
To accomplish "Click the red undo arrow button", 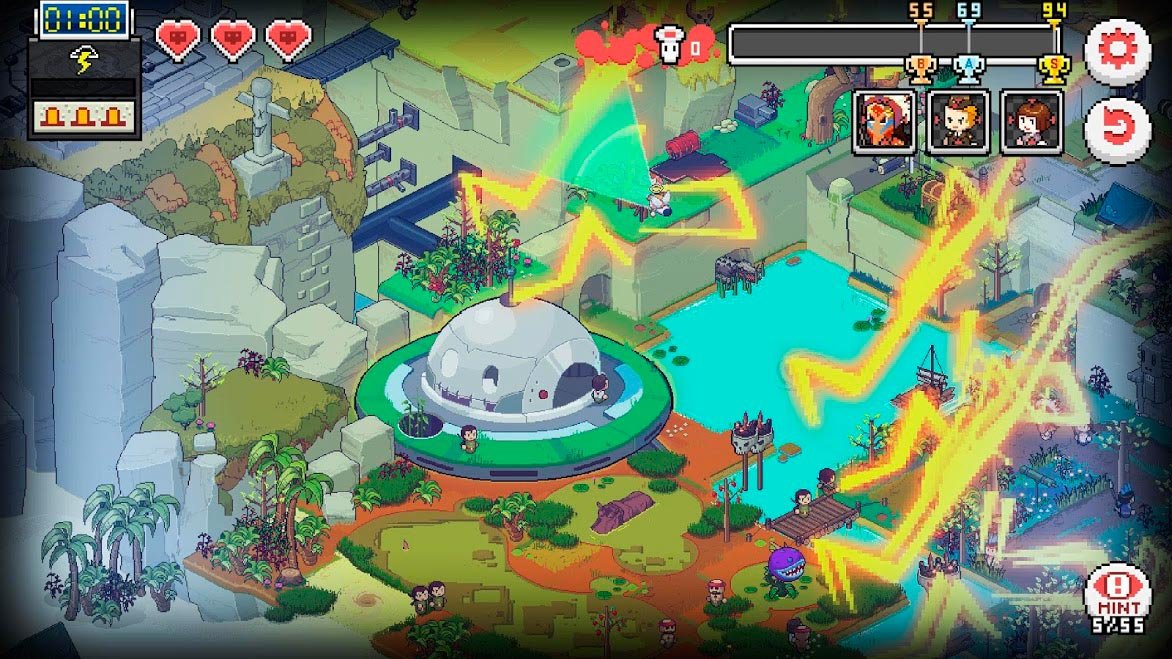I will point(1117,128).
